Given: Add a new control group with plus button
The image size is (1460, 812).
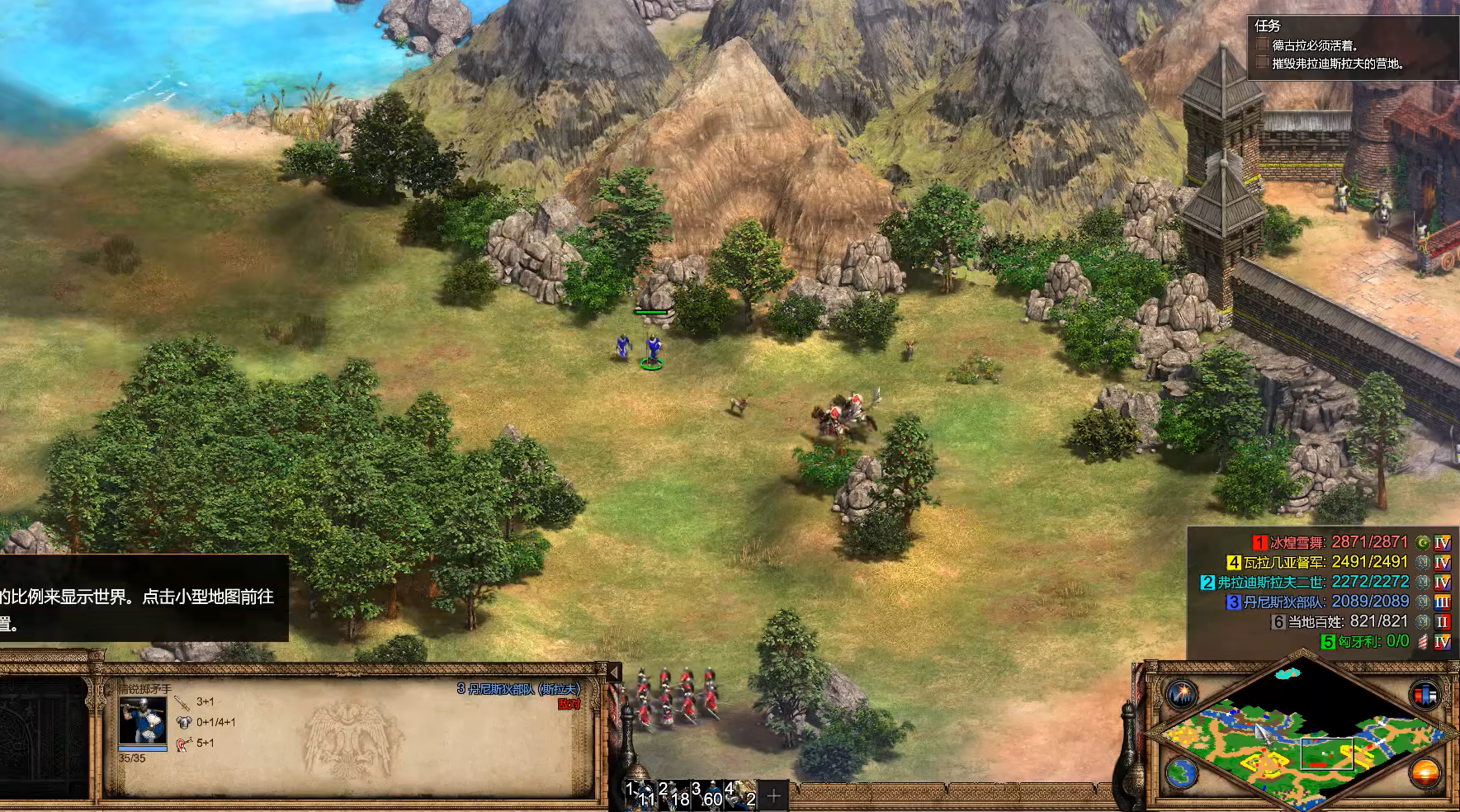Looking at the screenshot, I should pos(773,795).
